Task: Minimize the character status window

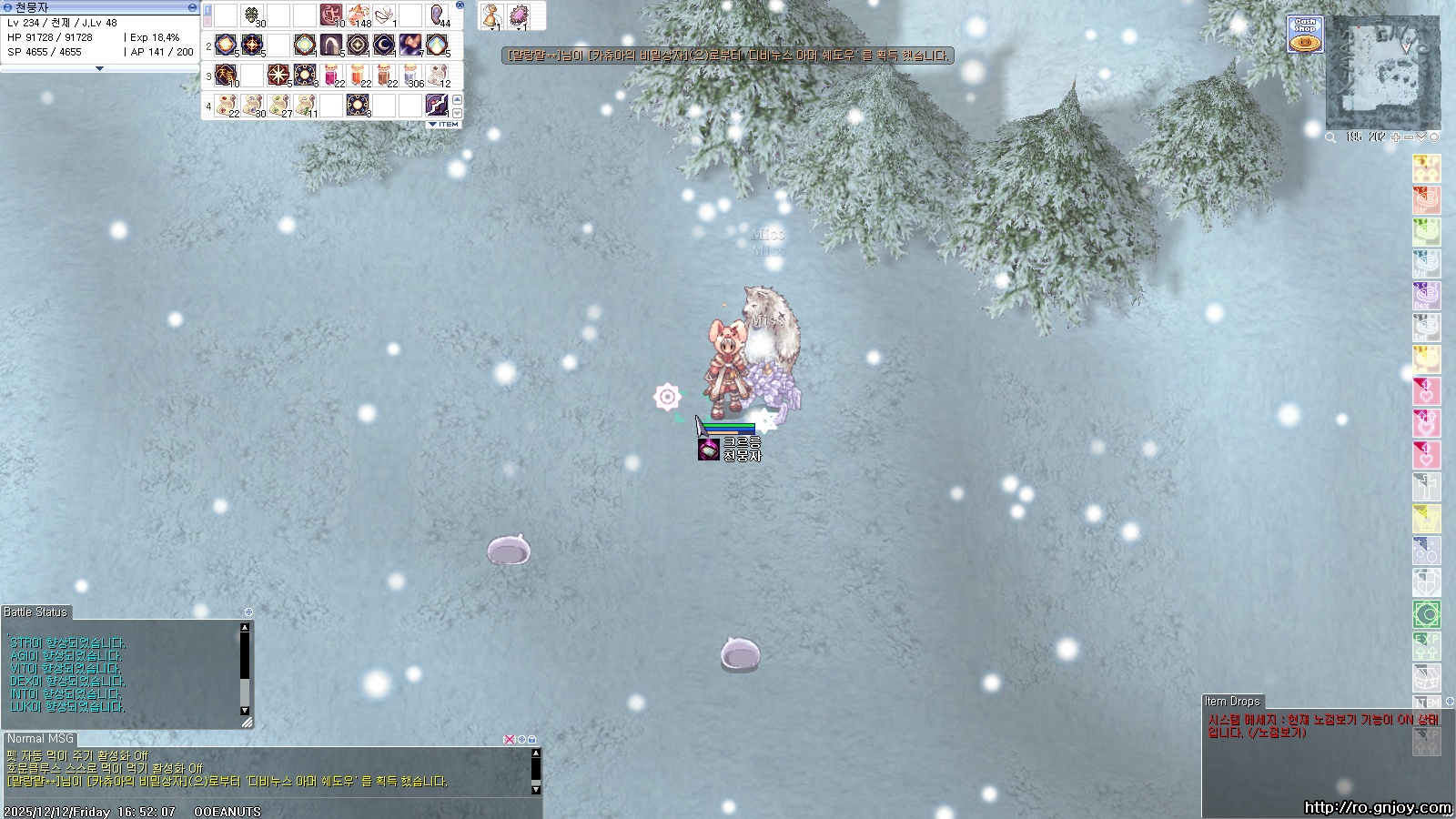Action: (192, 7)
